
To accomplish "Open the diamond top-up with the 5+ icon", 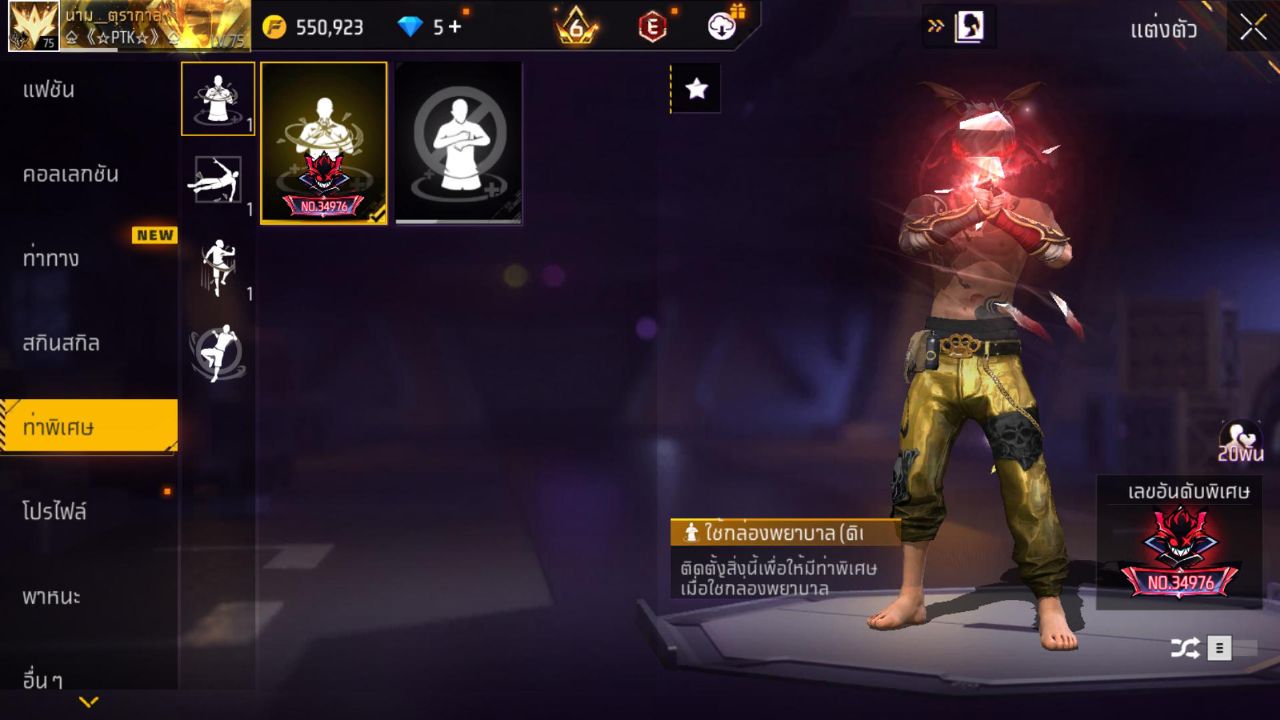I will coord(424,27).
